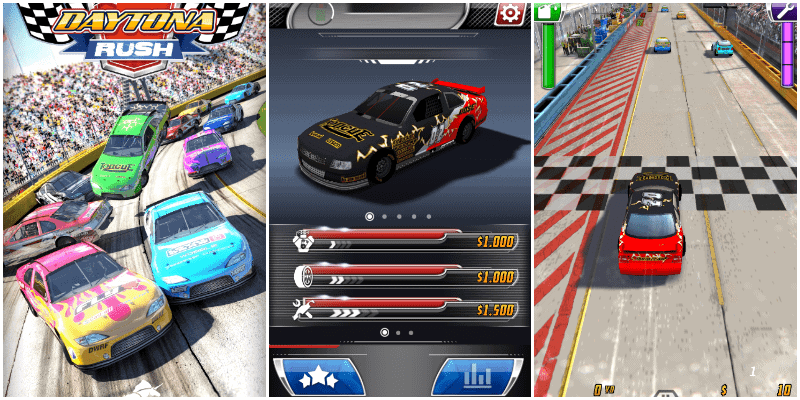Click the green fuel pump icon
Viewport: 800px width, 400px height.
pyautogui.click(x=547, y=12)
